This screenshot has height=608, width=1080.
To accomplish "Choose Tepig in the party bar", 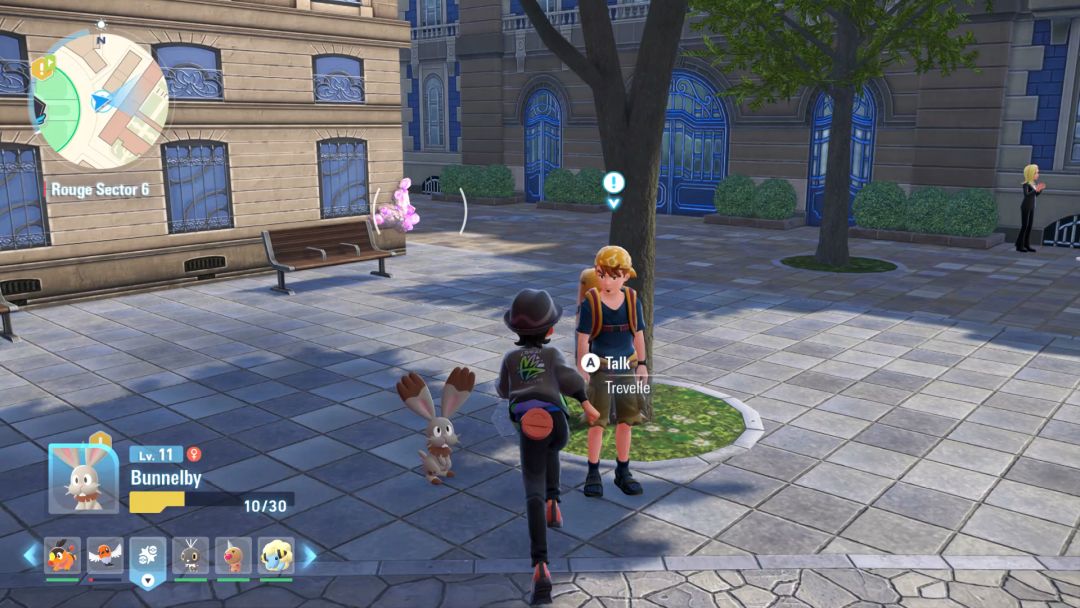I will coord(62,555).
